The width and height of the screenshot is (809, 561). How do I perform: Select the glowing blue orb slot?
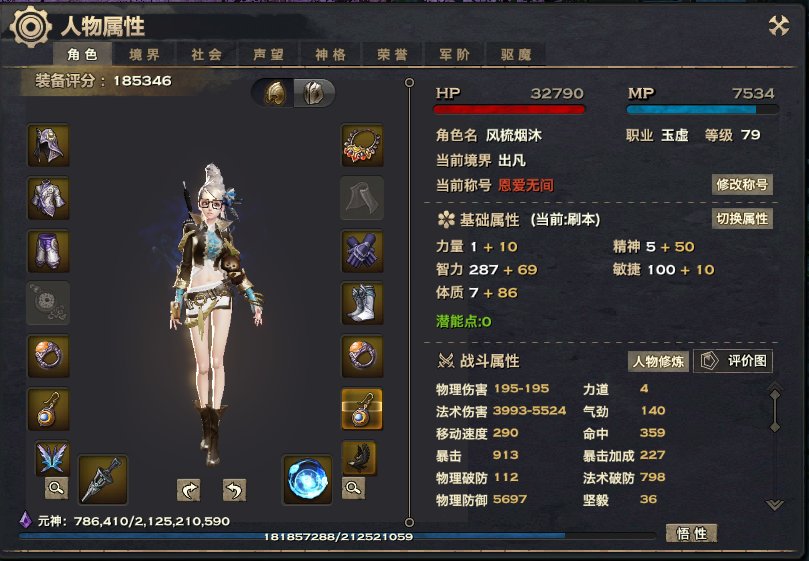307,479
